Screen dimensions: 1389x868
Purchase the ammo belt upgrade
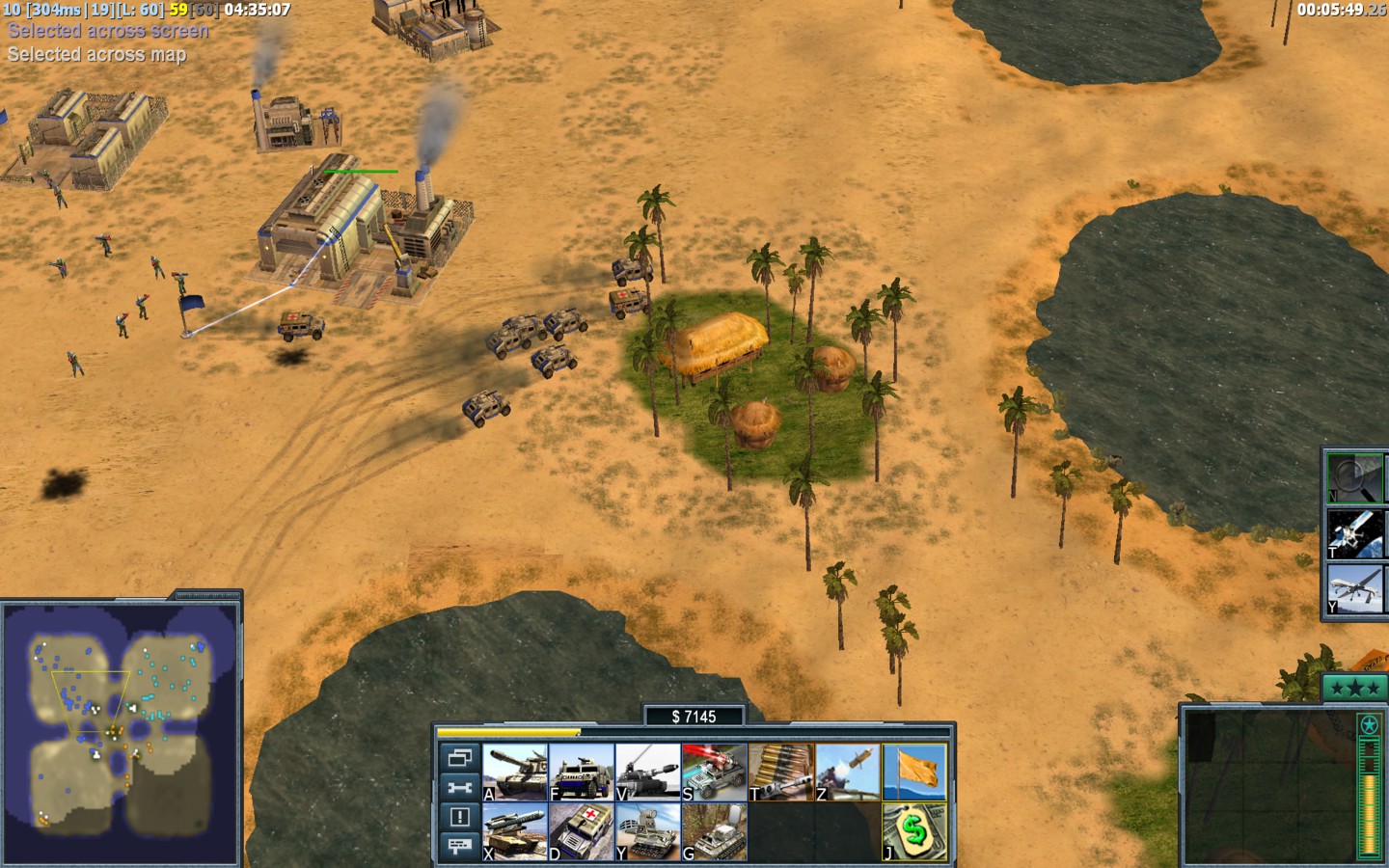(x=781, y=772)
